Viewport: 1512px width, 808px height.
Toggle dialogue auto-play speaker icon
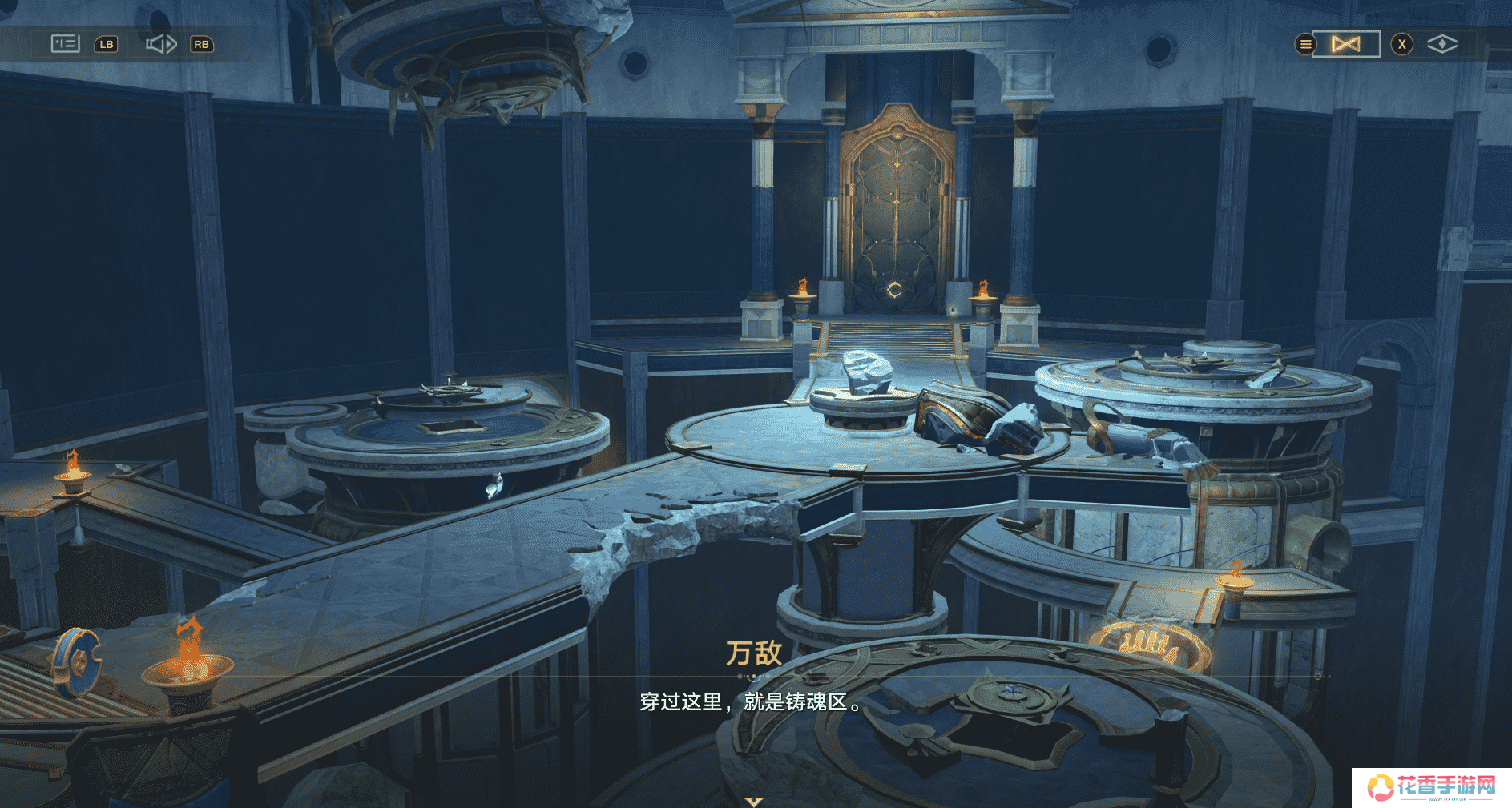pos(160,44)
